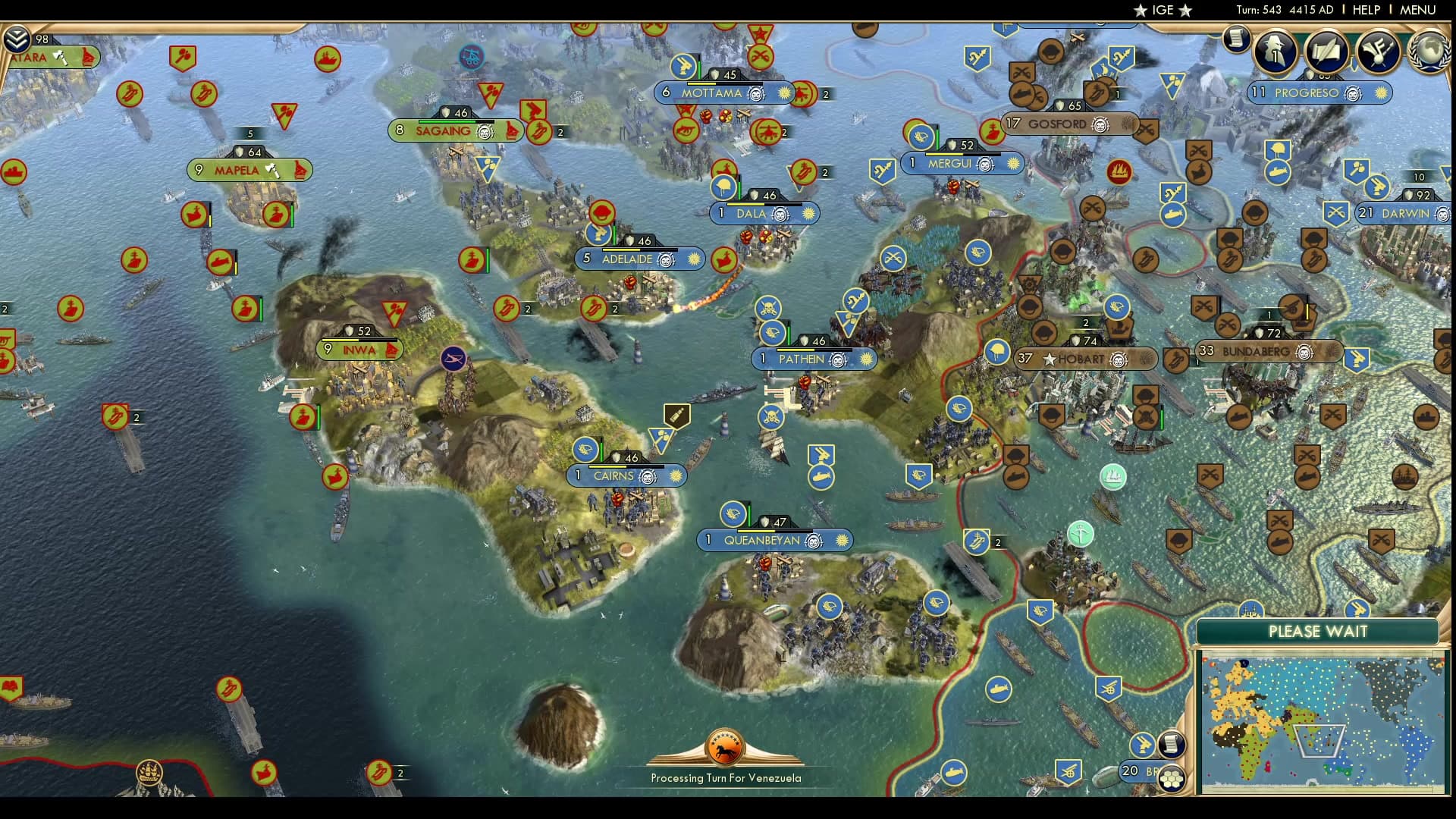Click the puppet face icon on Mottama's banner
Image resolution: width=1456 pixels, height=819 pixels.
pos(755,93)
